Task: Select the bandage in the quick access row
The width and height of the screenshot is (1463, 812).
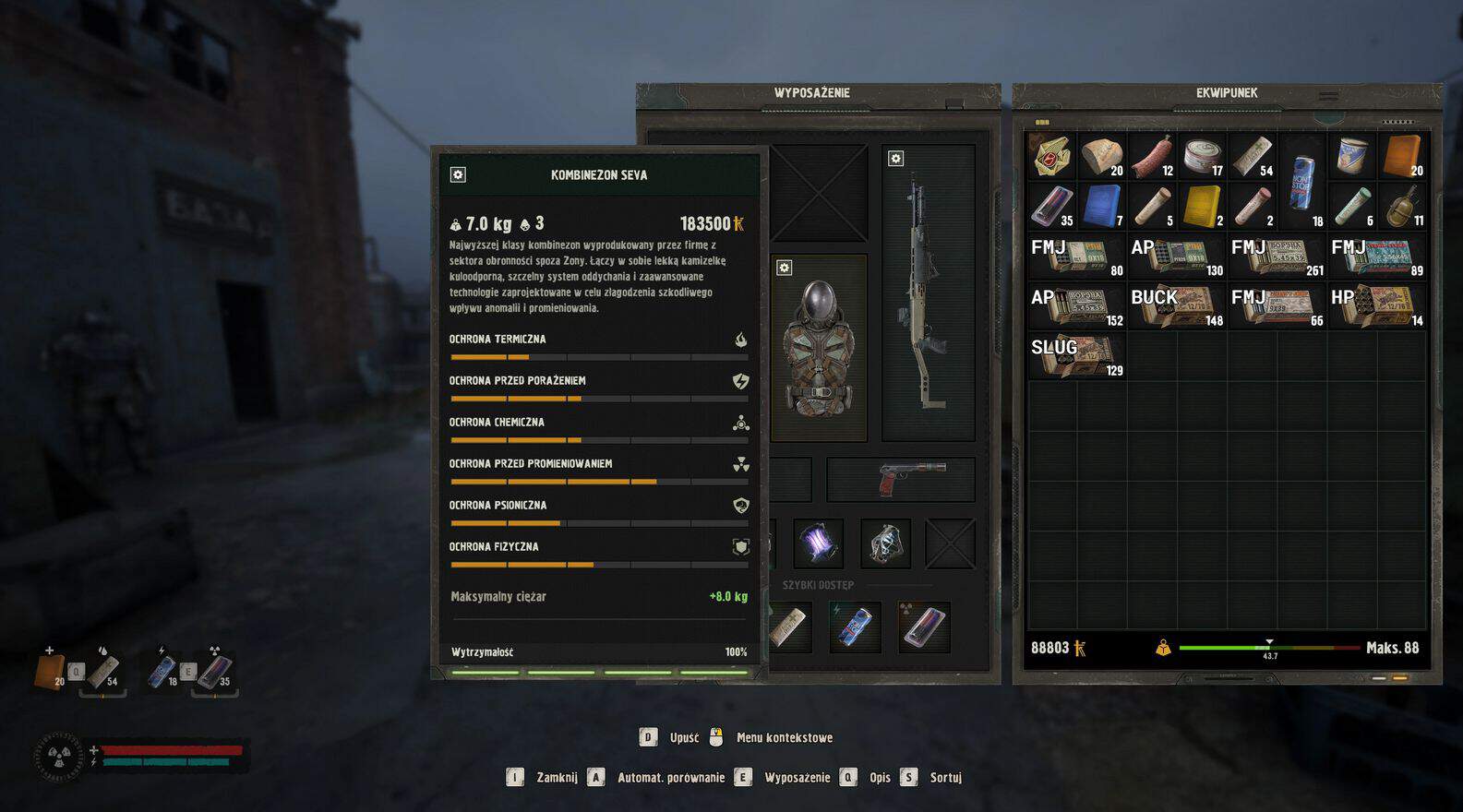Action: [x=790, y=627]
